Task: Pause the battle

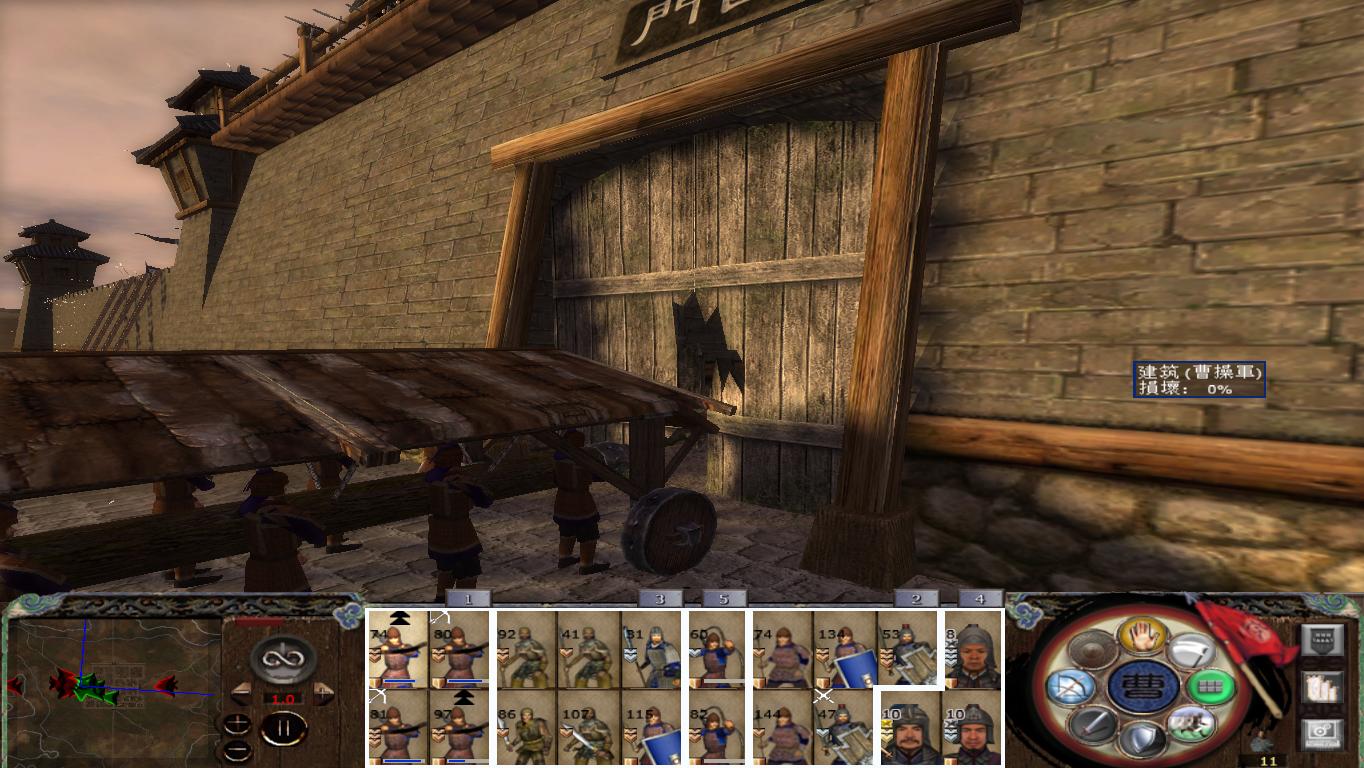Action: coord(285,729)
